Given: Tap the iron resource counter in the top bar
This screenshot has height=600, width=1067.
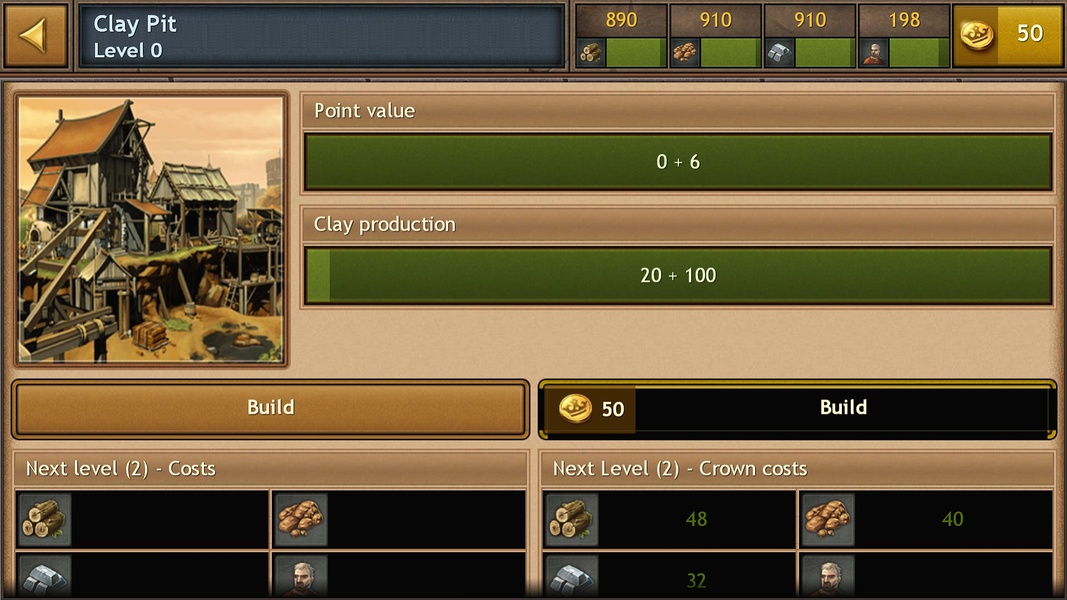Looking at the screenshot, I should pos(809,36).
